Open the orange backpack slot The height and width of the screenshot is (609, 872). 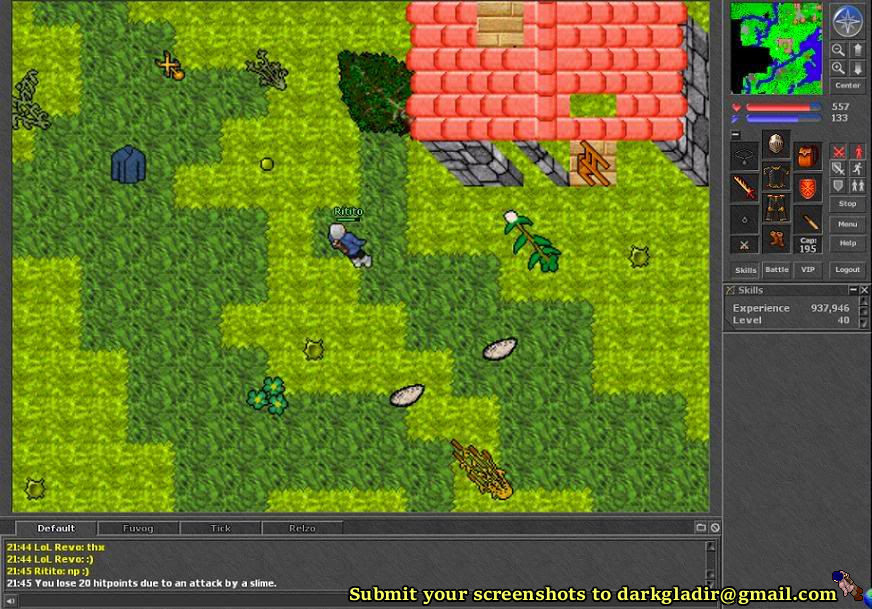point(808,156)
